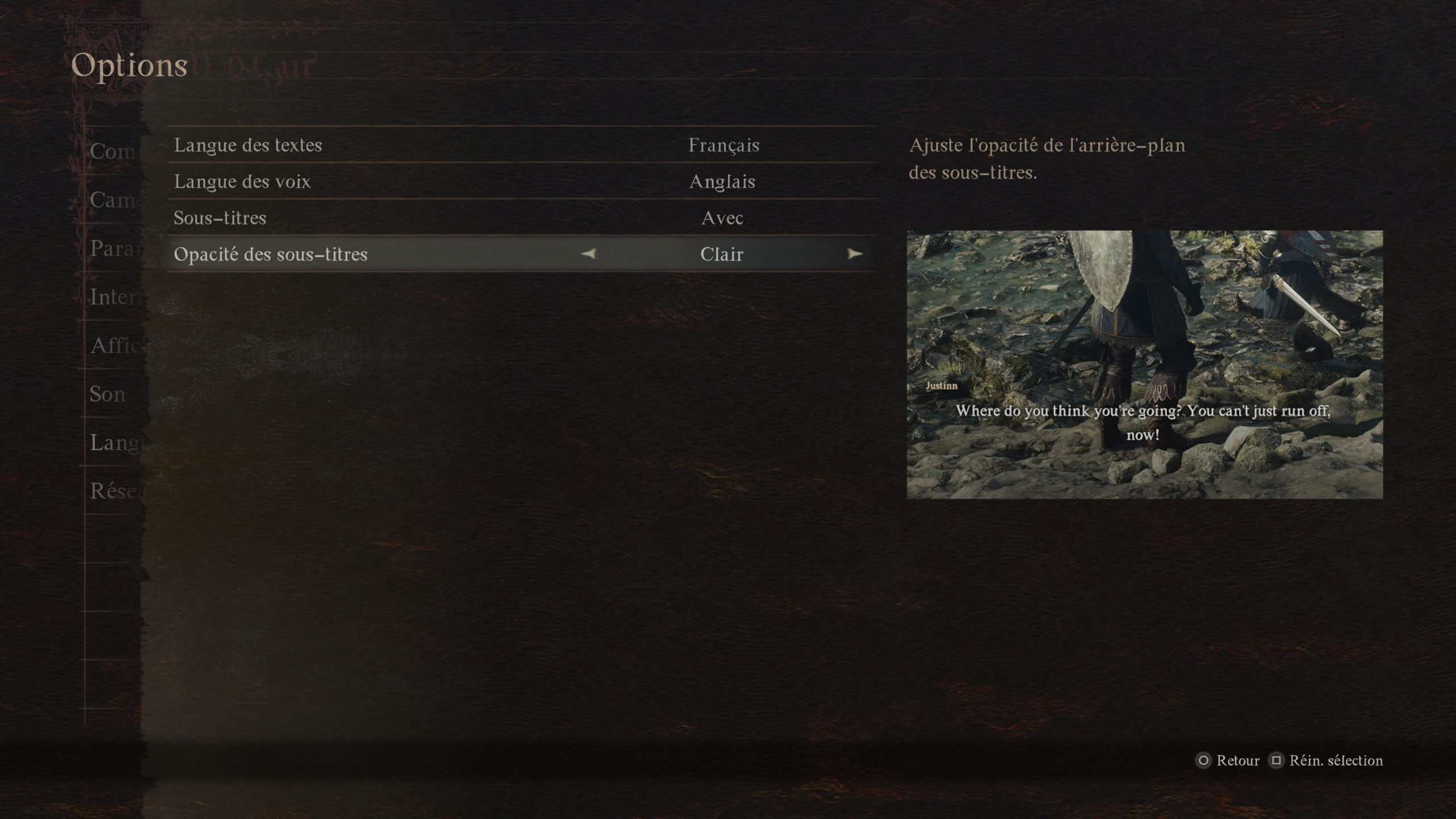Click Réin. sélection to reset
Screen dimensions: 1456x819
1326,760
